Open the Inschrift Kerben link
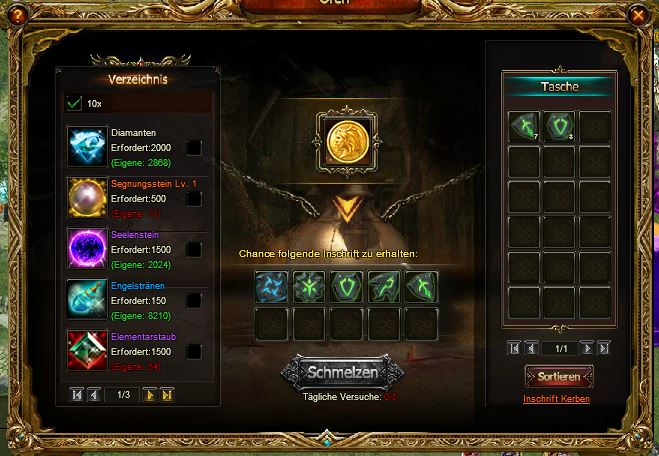The height and width of the screenshot is (456, 659). pos(556,399)
